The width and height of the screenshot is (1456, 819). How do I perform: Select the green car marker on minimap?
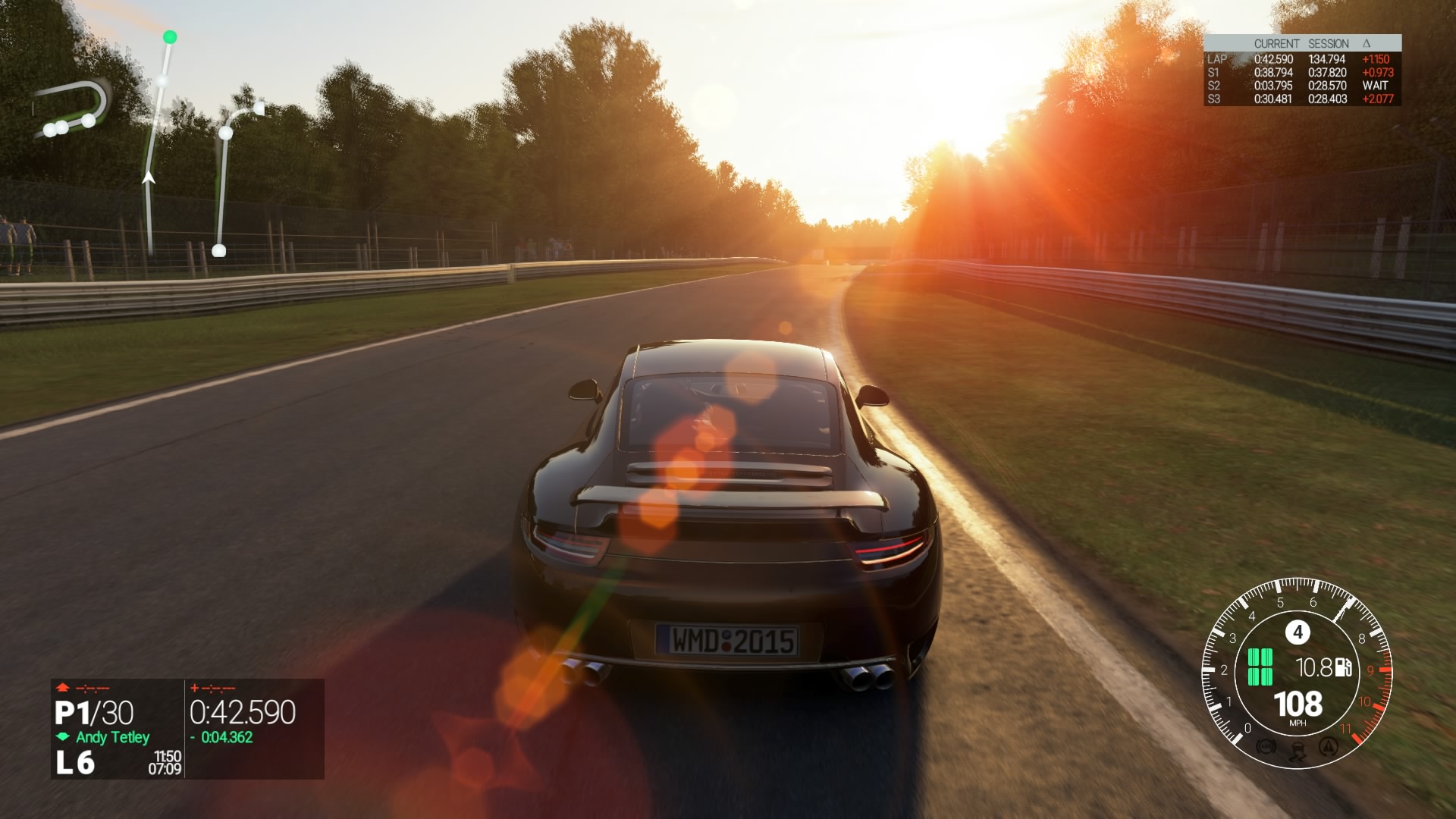(170, 36)
